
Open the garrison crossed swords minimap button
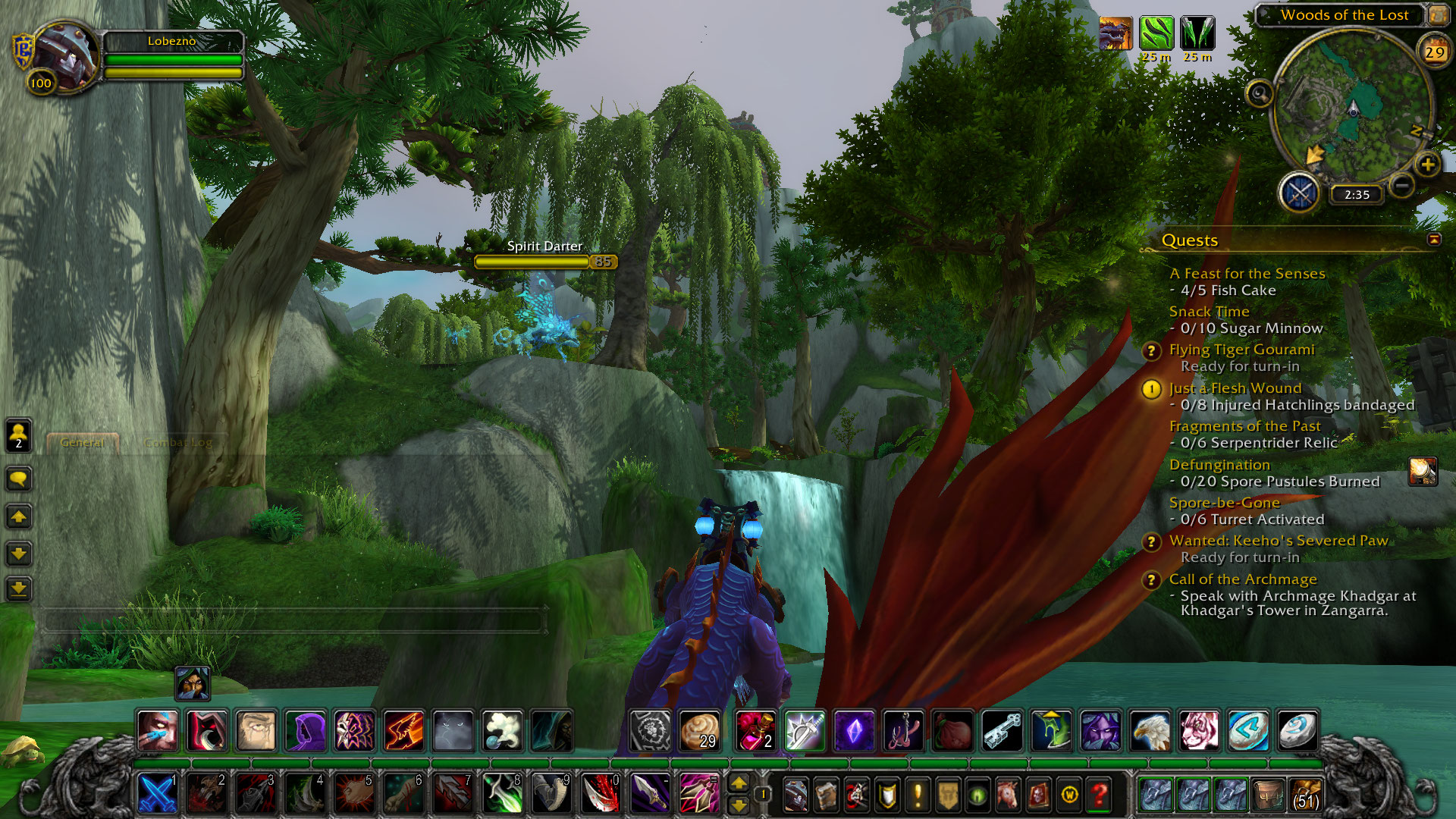[x=1300, y=193]
